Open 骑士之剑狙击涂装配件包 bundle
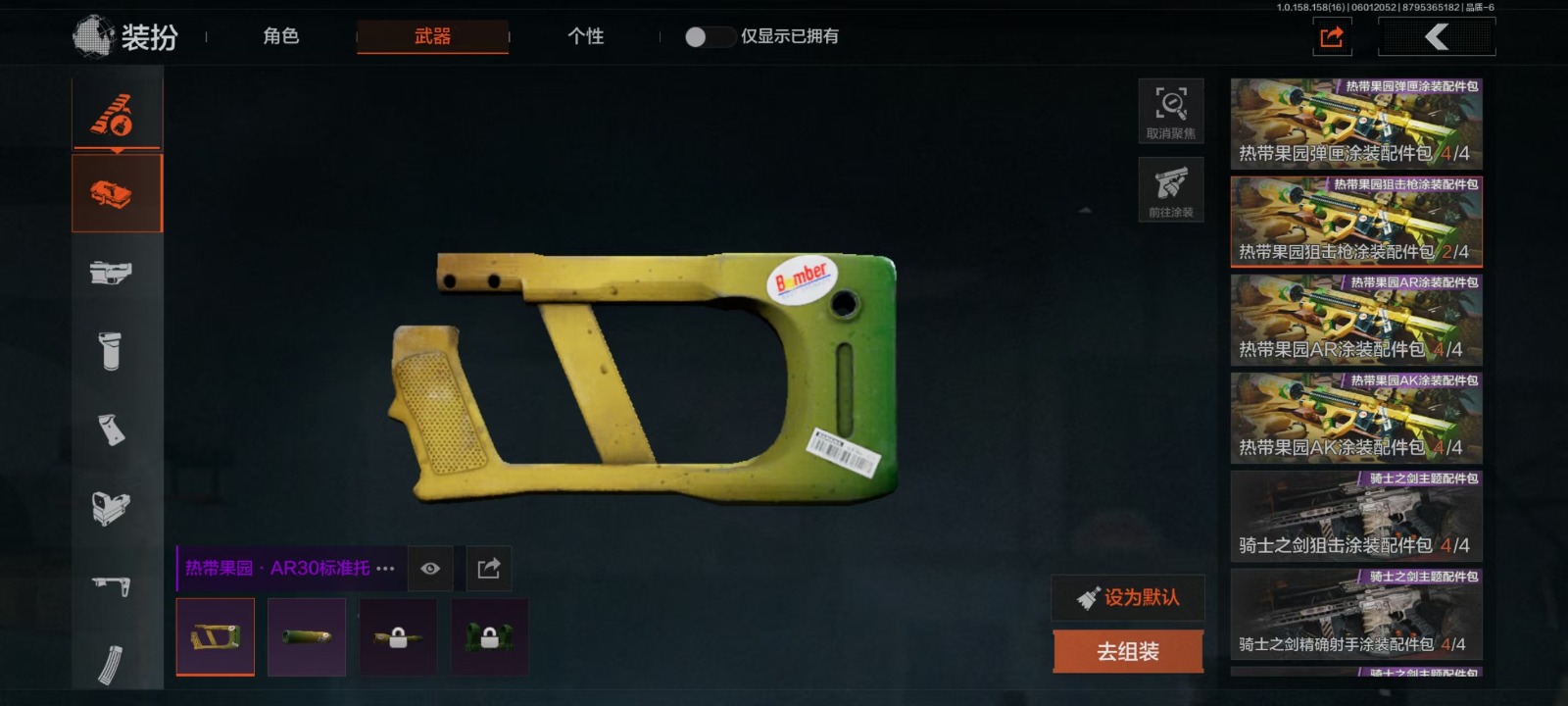The image size is (1568, 706). tap(1356, 516)
